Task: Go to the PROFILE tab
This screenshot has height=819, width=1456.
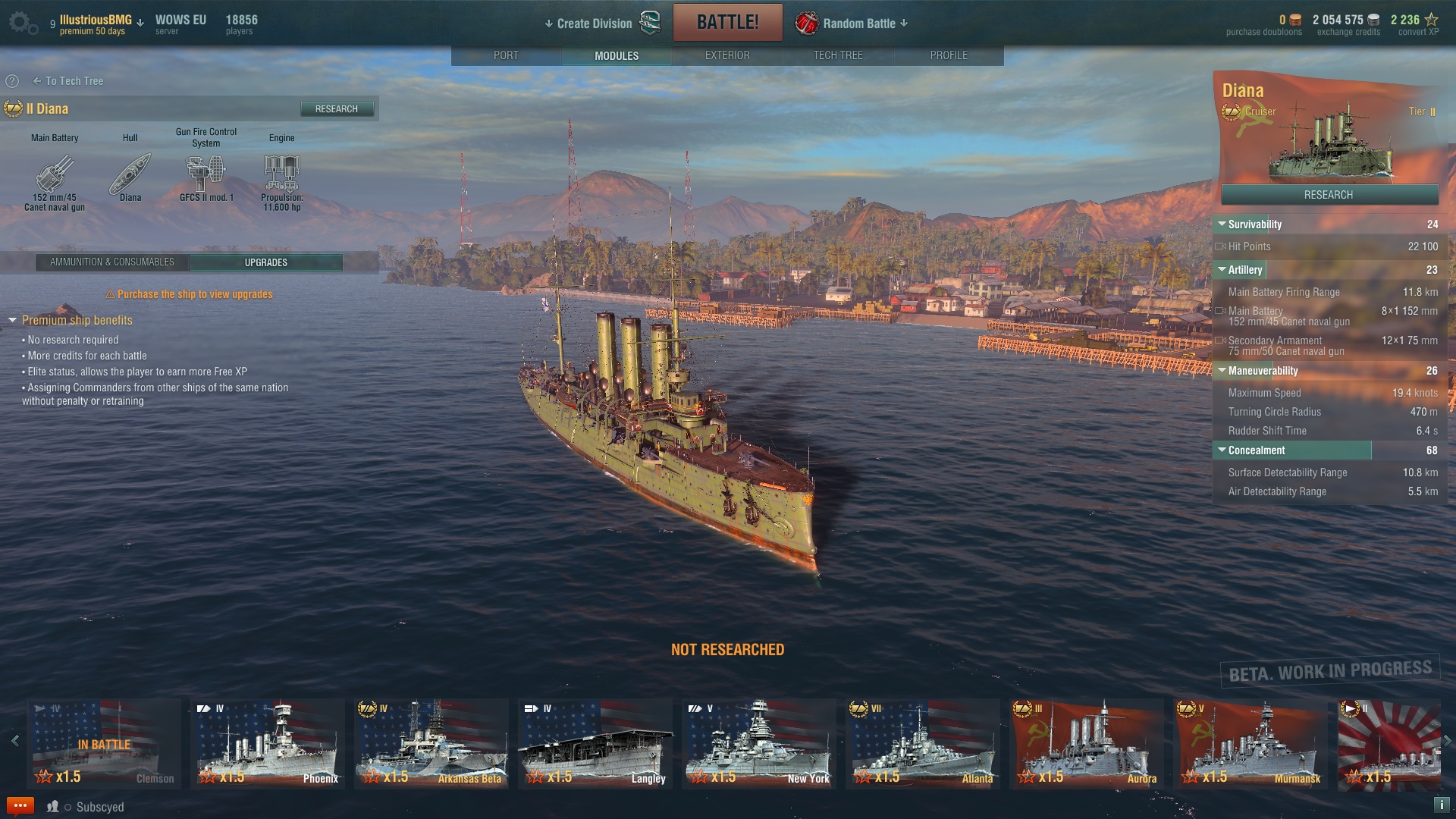Action: pos(949,55)
